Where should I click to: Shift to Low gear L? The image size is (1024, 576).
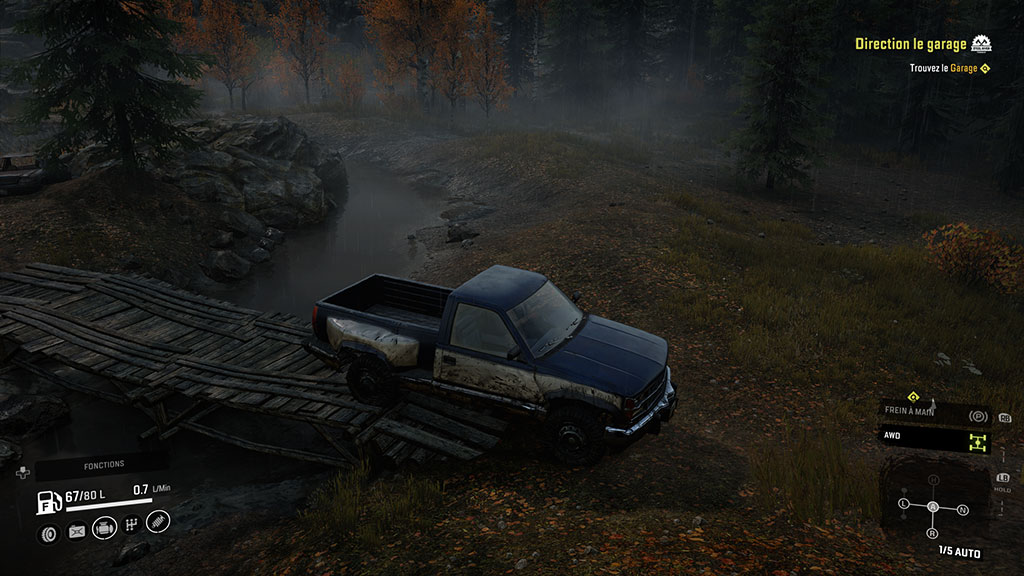(904, 502)
